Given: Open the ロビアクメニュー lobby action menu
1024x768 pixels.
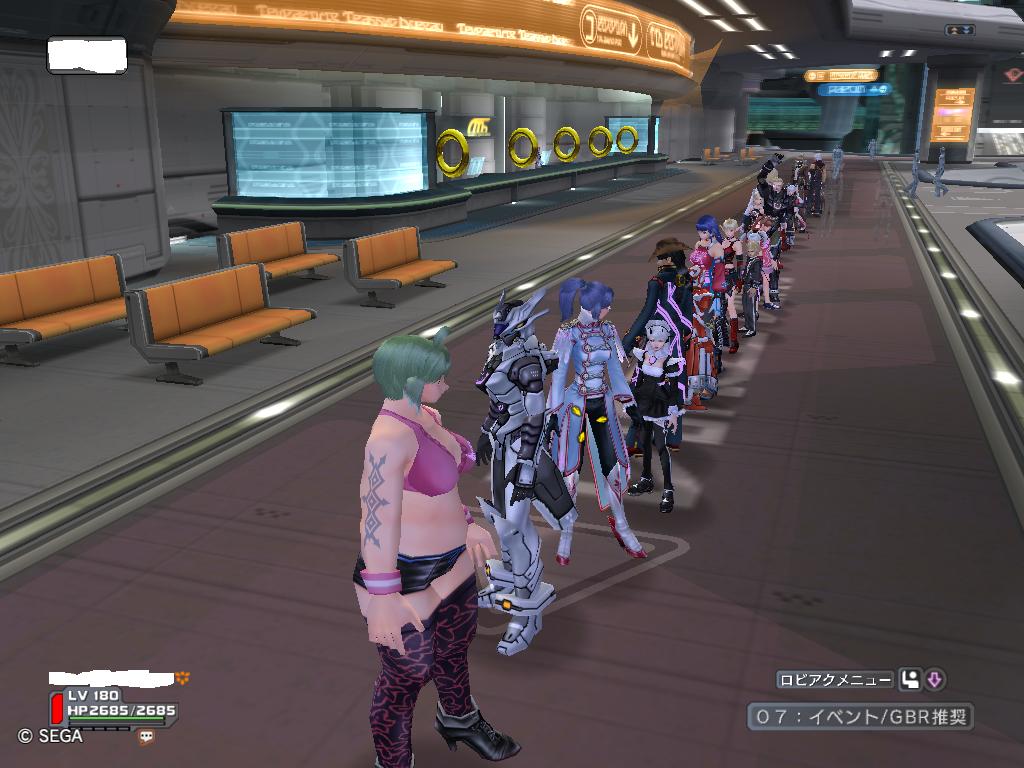Looking at the screenshot, I should click(835, 680).
